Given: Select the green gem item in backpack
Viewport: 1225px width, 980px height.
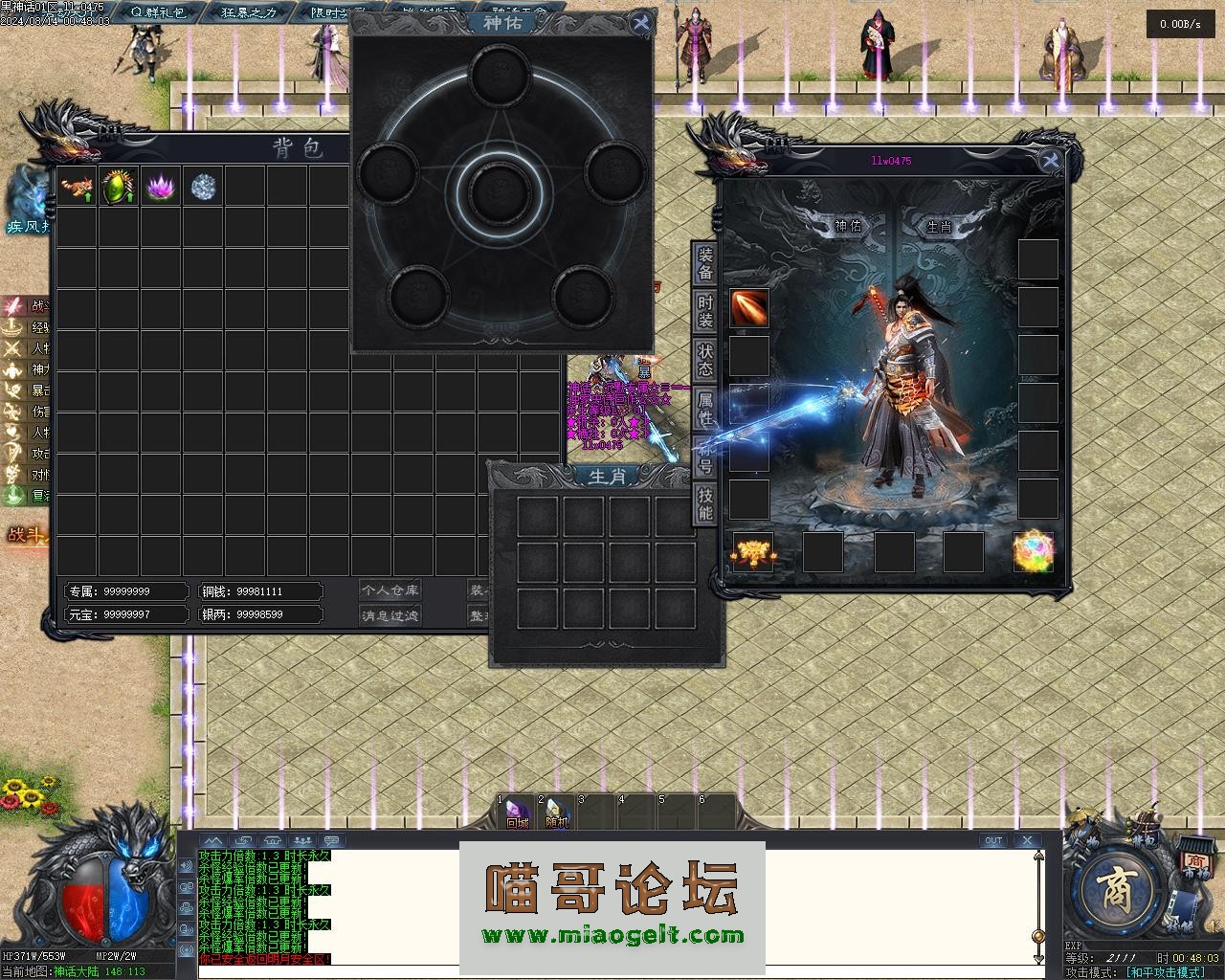Looking at the screenshot, I should pos(119,186).
